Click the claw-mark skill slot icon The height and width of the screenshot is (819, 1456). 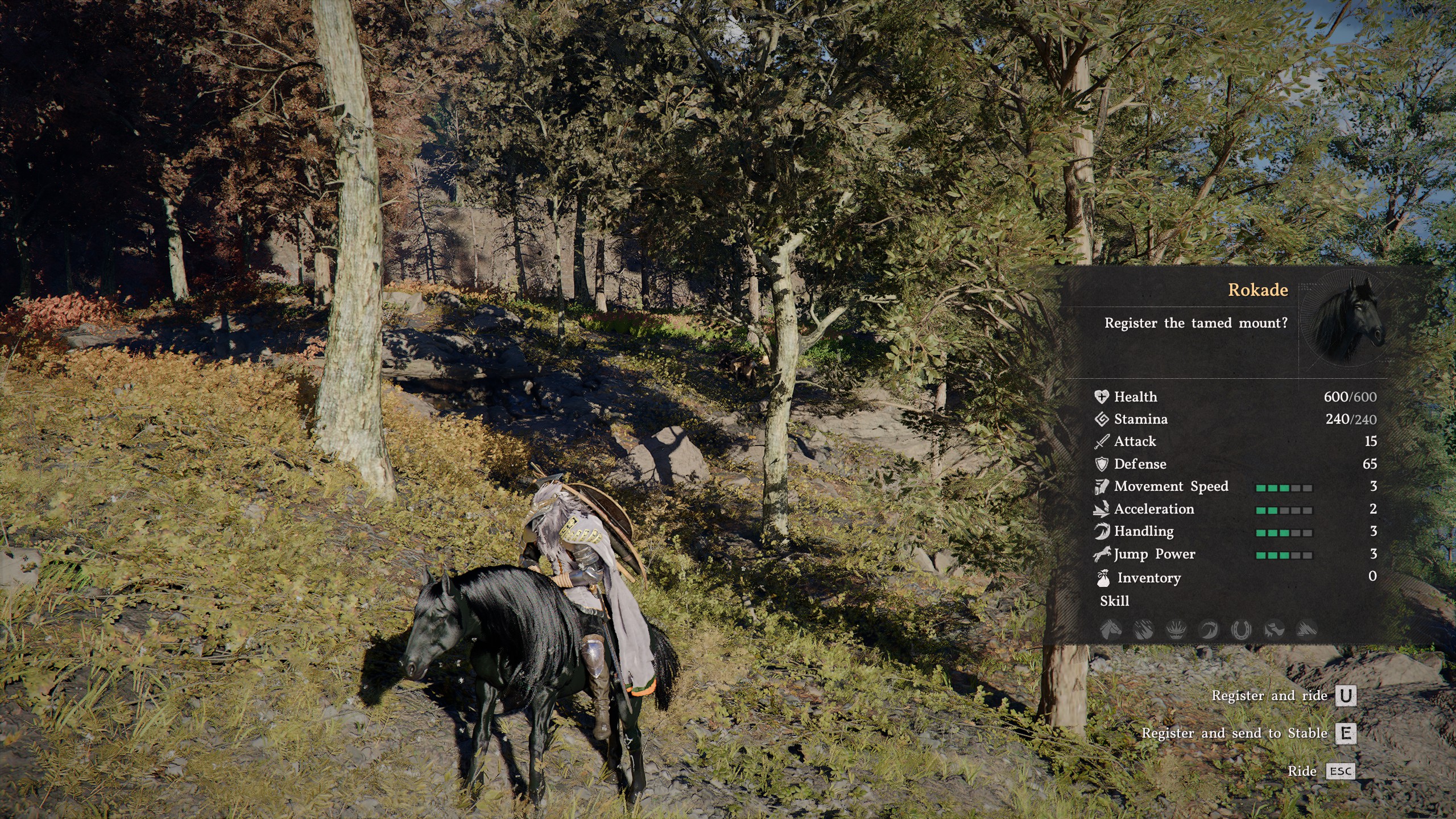(x=1144, y=629)
